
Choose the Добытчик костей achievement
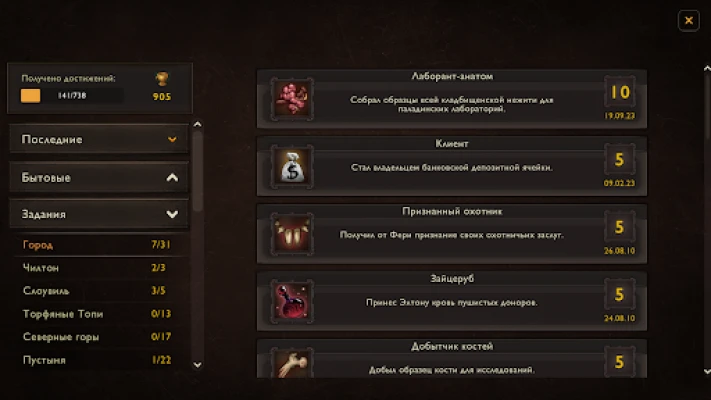452,360
